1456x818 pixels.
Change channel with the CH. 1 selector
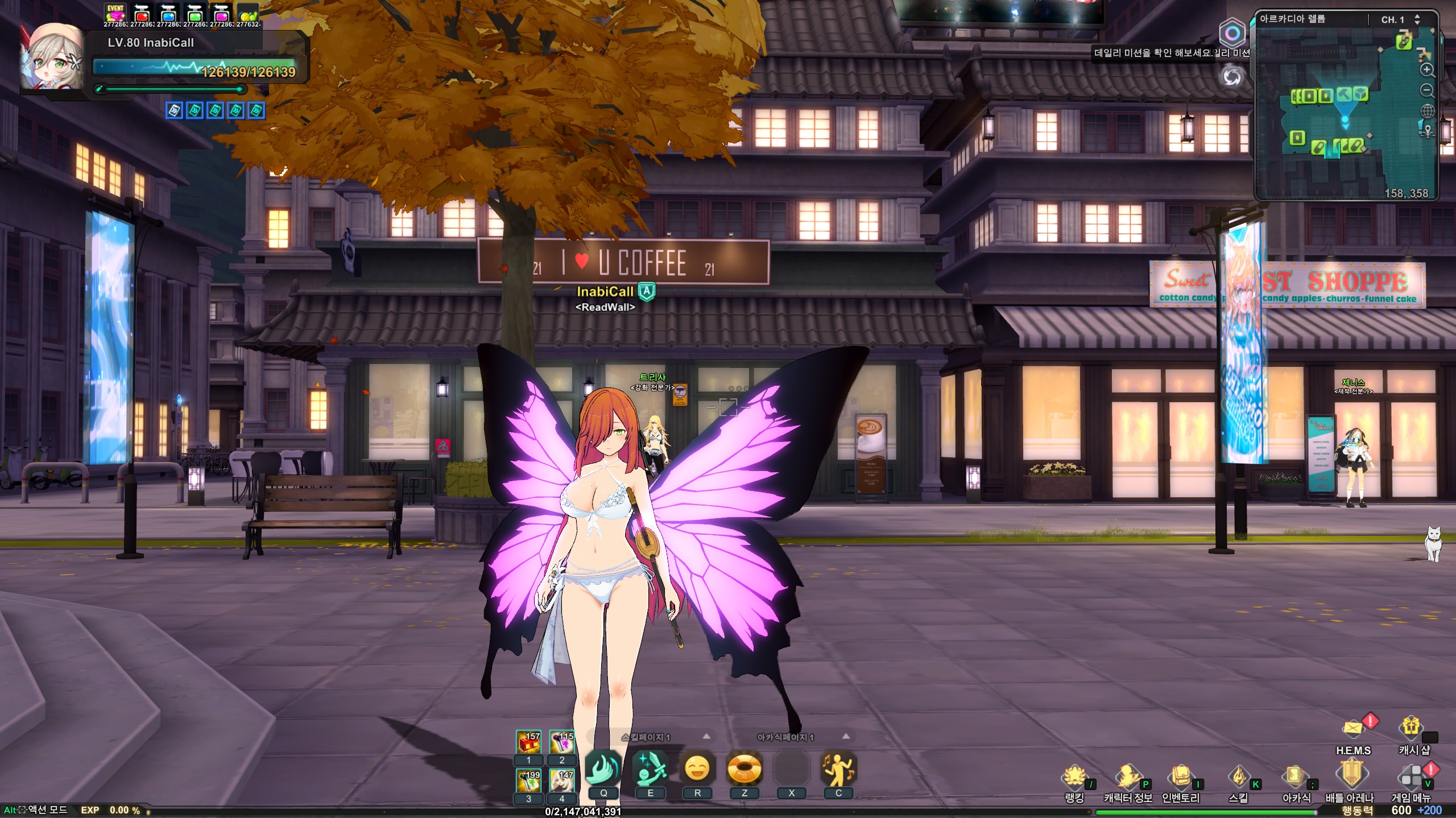[1417, 19]
